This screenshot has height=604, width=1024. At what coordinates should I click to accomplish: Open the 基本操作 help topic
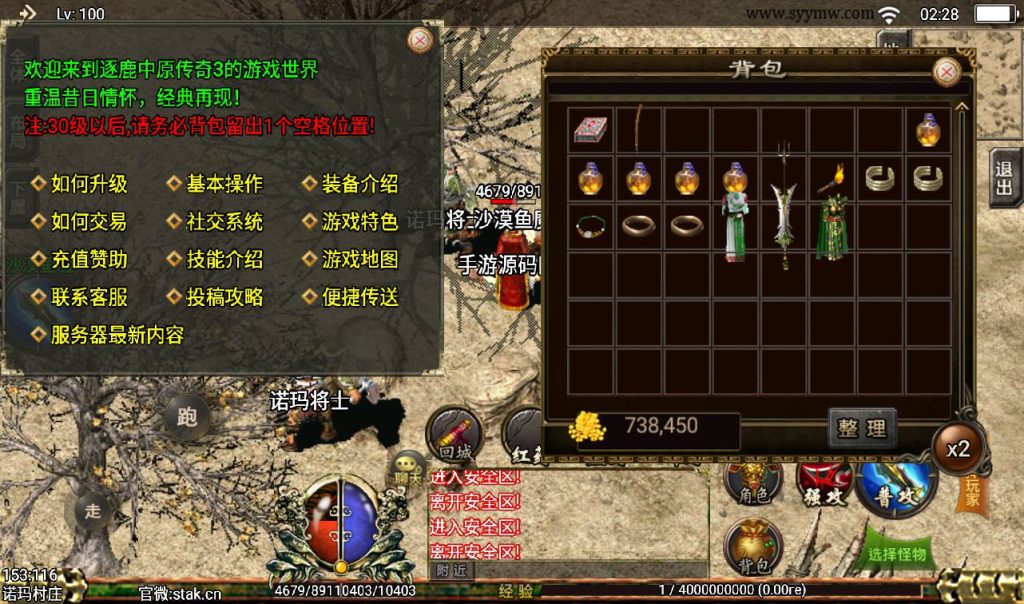pyautogui.click(x=224, y=184)
